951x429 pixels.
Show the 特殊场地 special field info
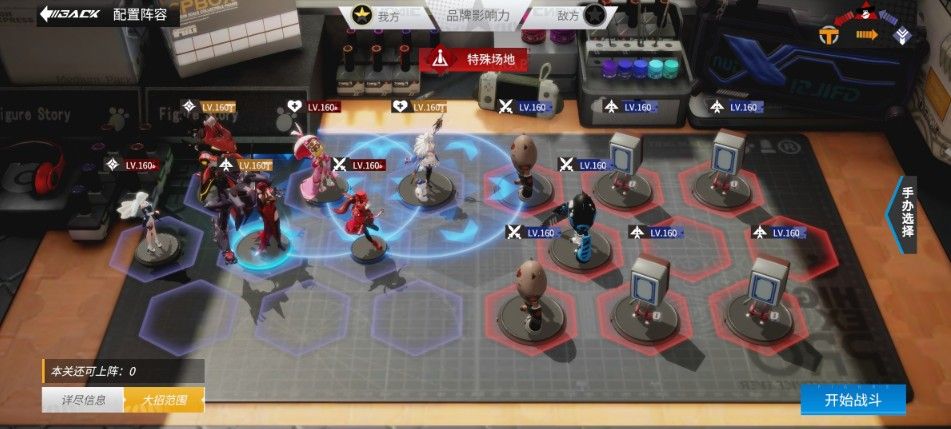point(479,59)
